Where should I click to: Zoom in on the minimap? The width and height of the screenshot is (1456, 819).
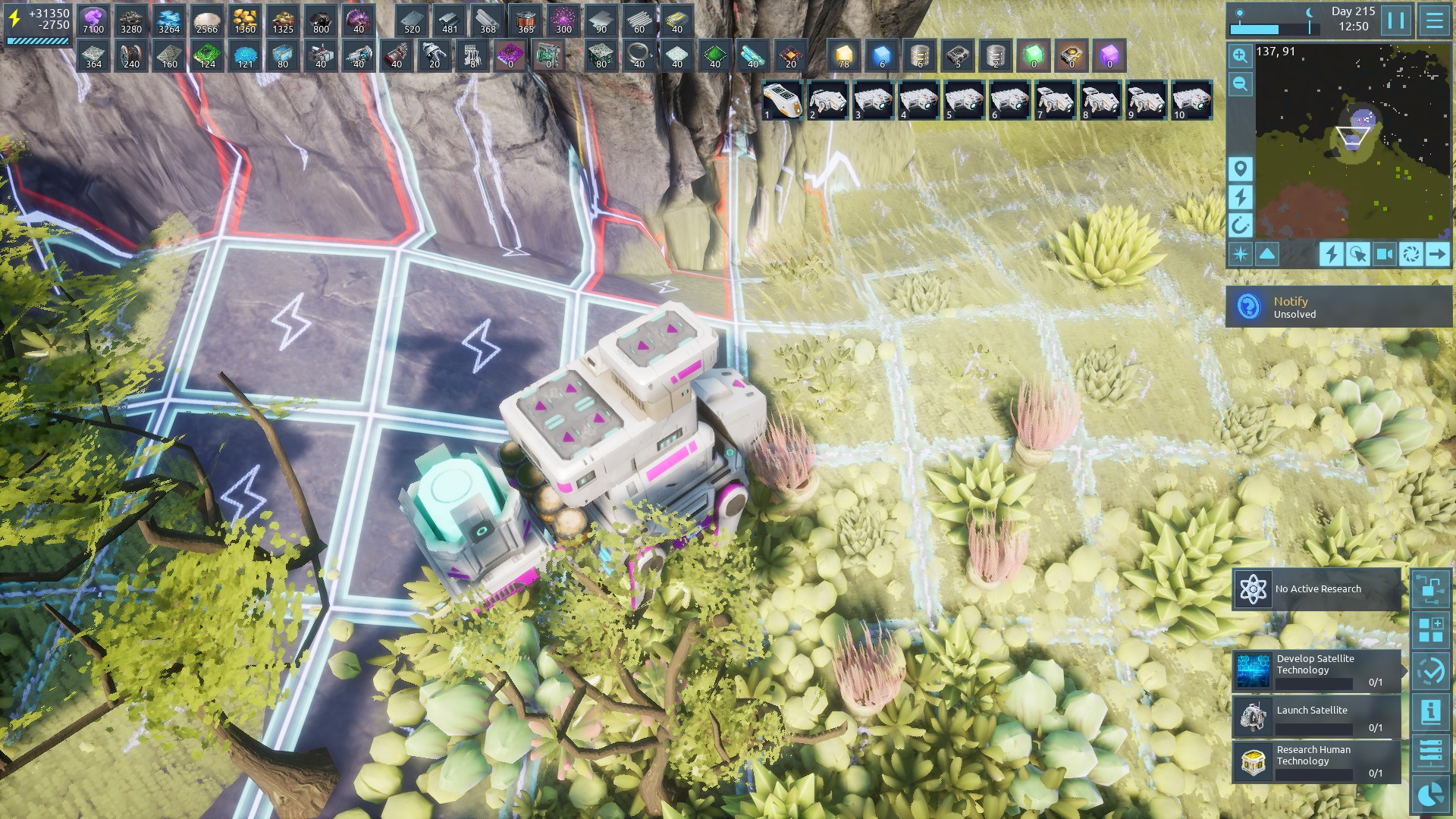pyautogui.click(x=1241, y=55)
